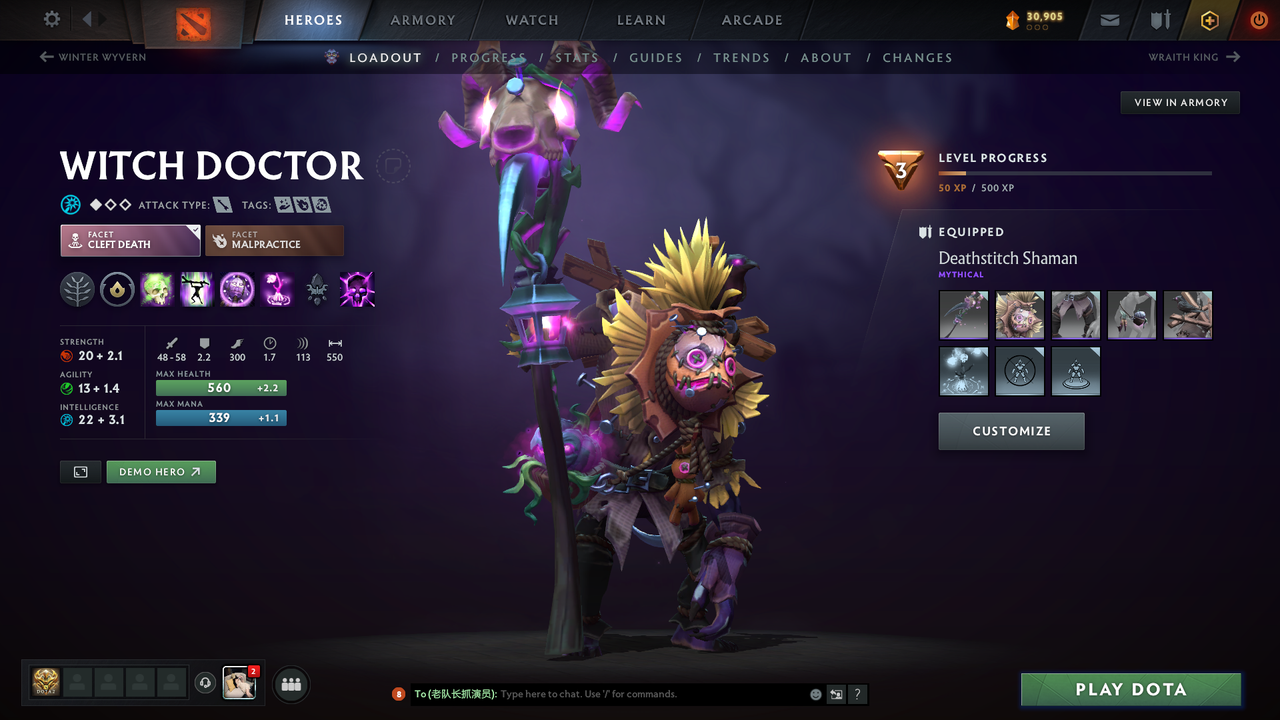The image size is (1280, 720).
Task: Switch to the Malpractice facet
Action: [274, 240]
